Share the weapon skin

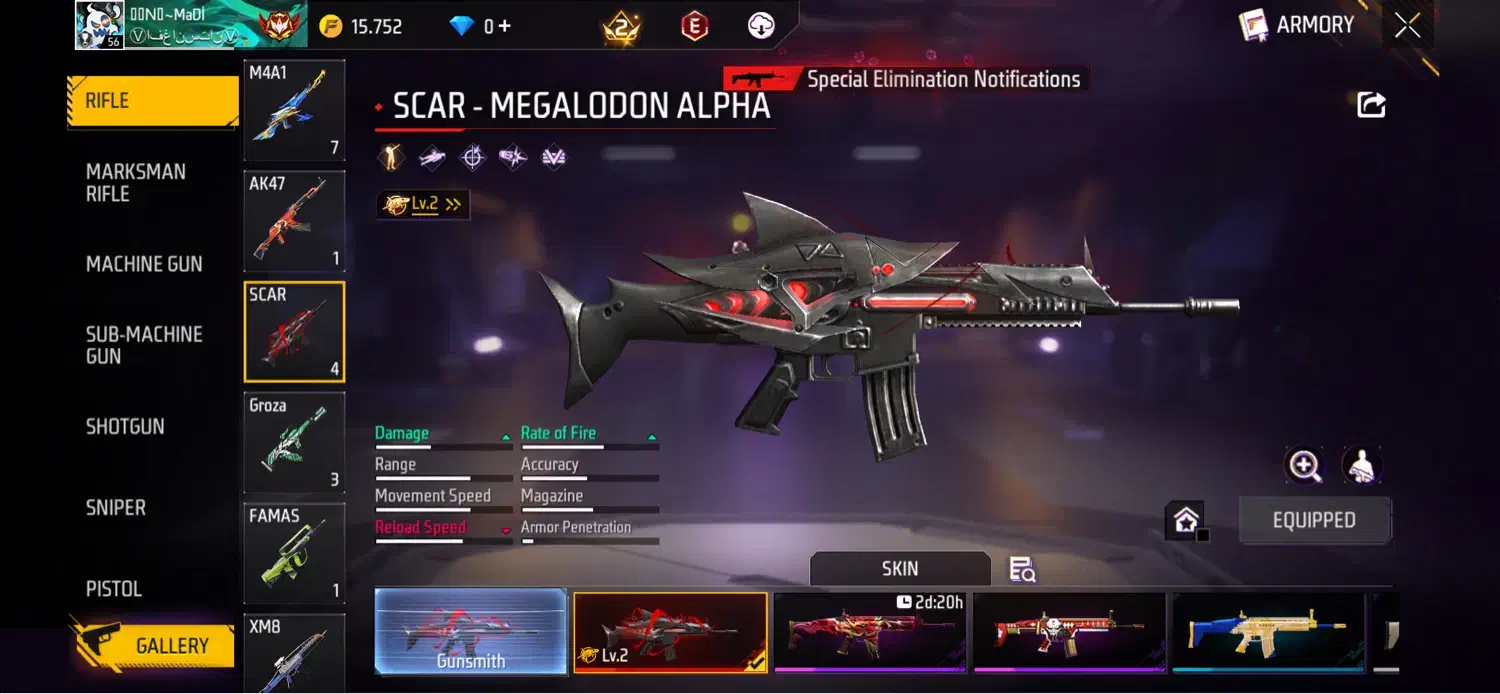tap(1371, 104)
